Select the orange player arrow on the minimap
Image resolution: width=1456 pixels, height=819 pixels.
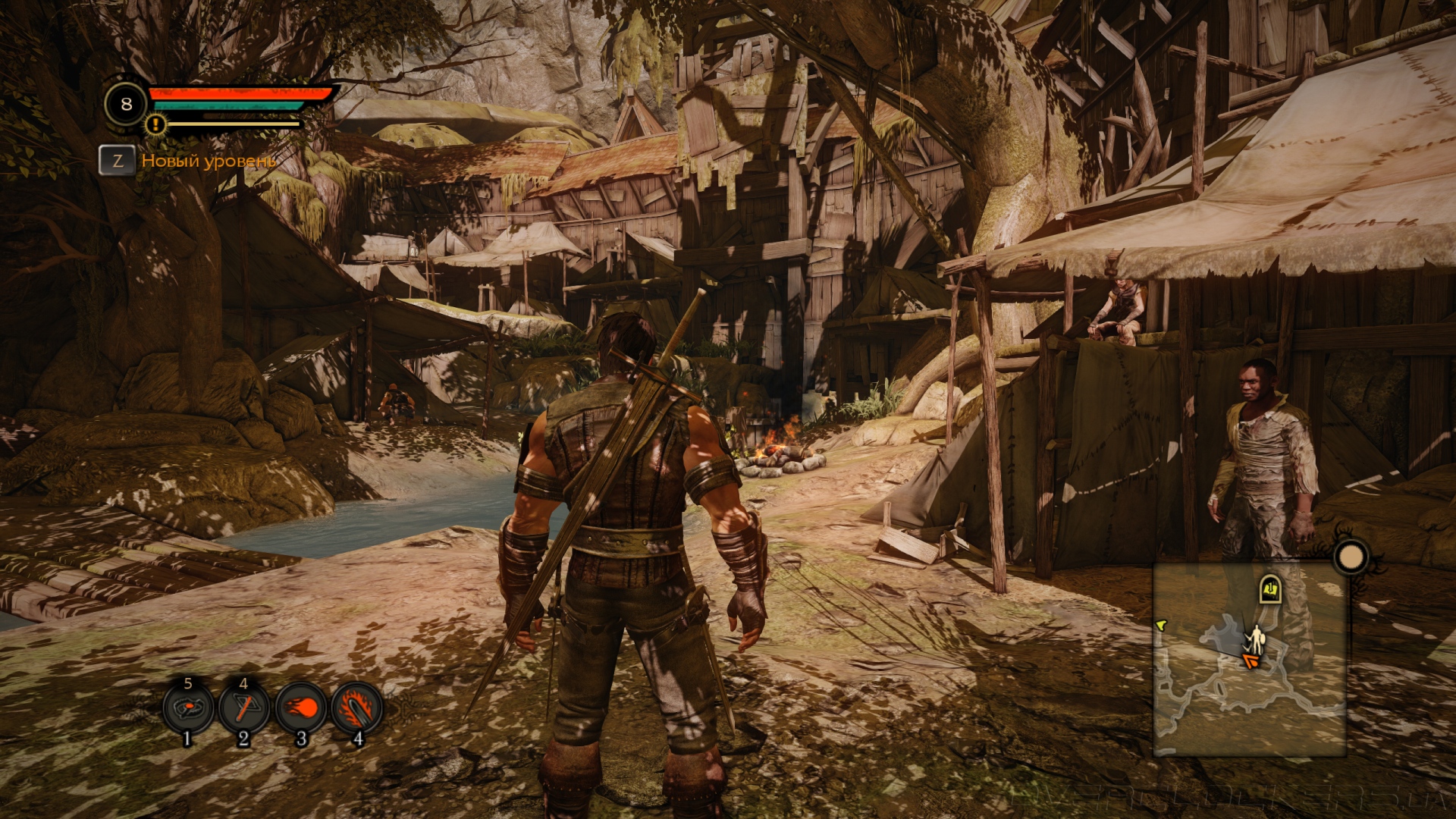(x=1250, y=661)
